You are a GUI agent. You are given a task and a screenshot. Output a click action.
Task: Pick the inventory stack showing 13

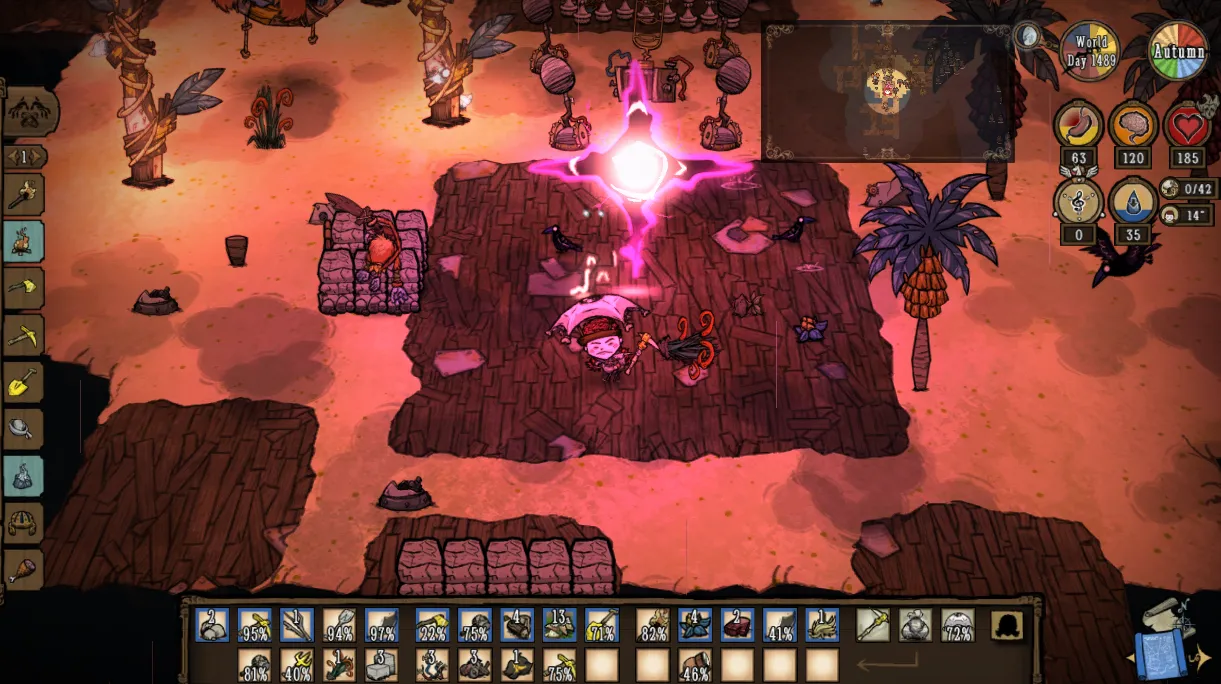click(x=559, y=625)
